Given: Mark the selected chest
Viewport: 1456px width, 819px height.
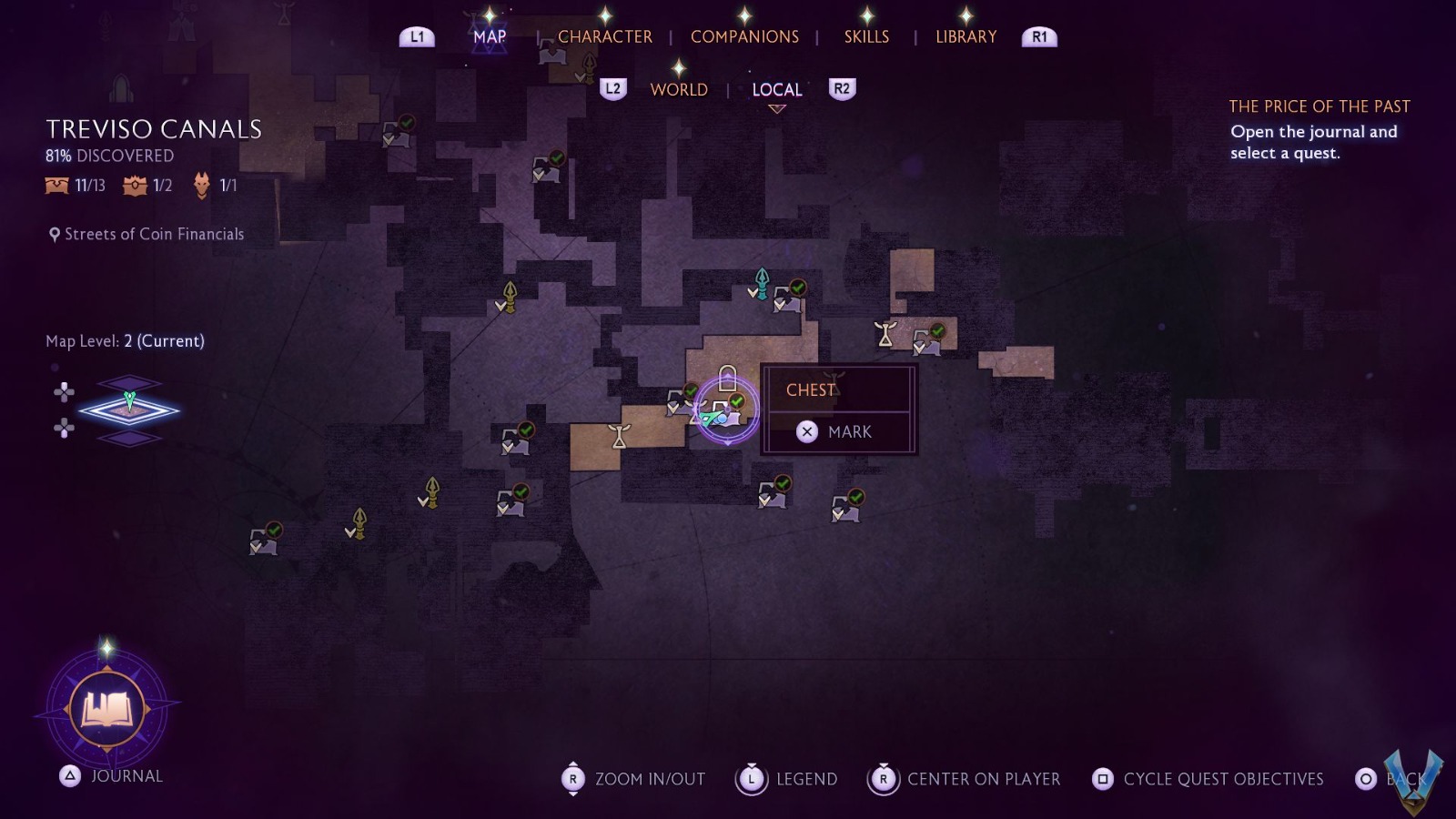Looking at the screenshot, I should tap(838, 431).
